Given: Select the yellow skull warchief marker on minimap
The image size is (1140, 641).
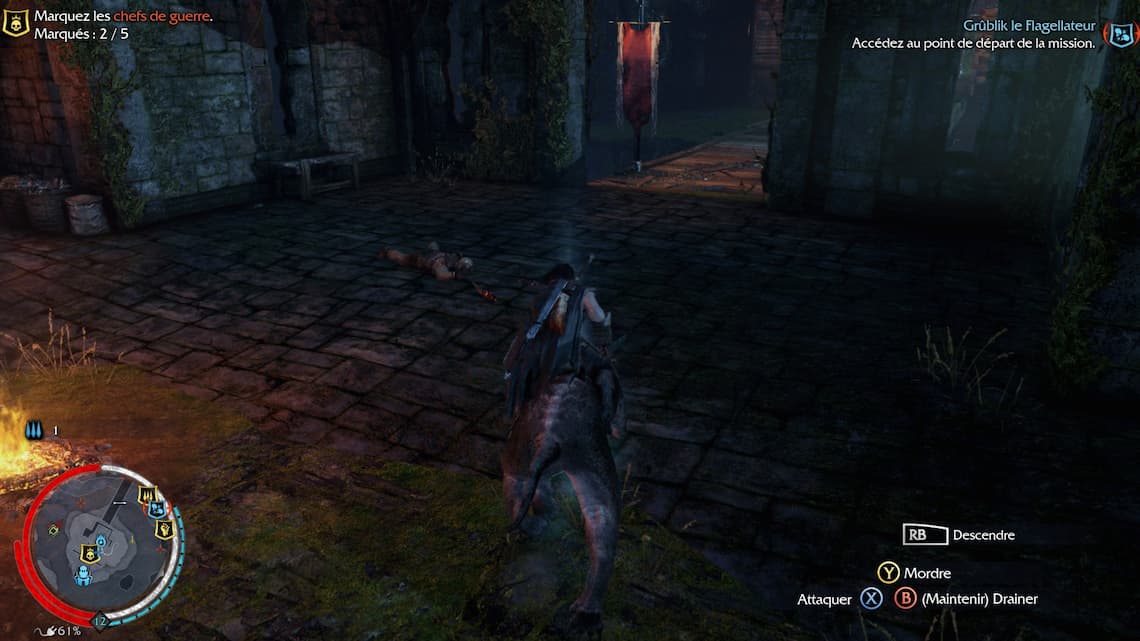Looking at the screenshot, I should point(89,551).
